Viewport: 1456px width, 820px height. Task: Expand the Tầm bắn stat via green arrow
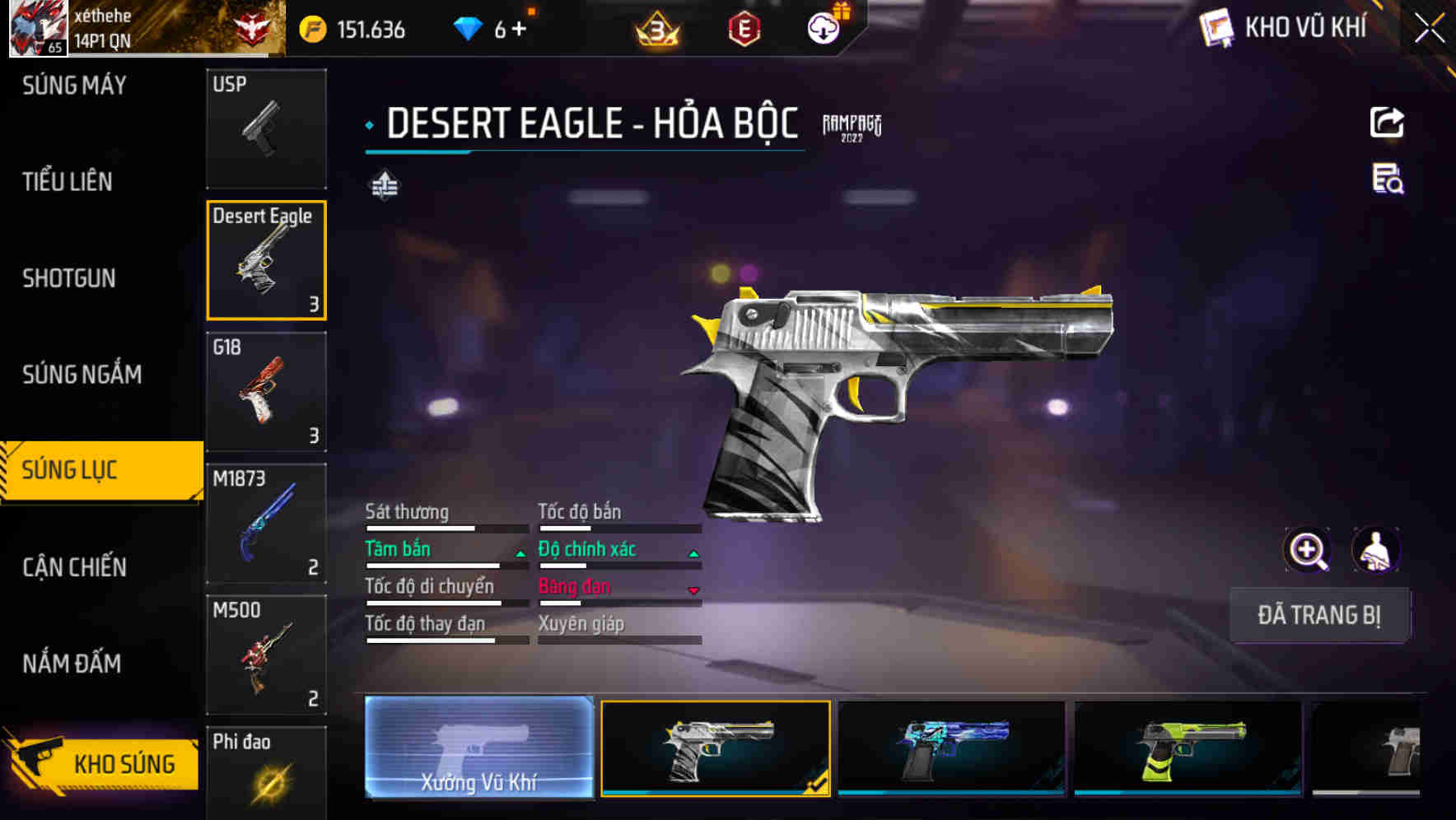pos(520,553)
